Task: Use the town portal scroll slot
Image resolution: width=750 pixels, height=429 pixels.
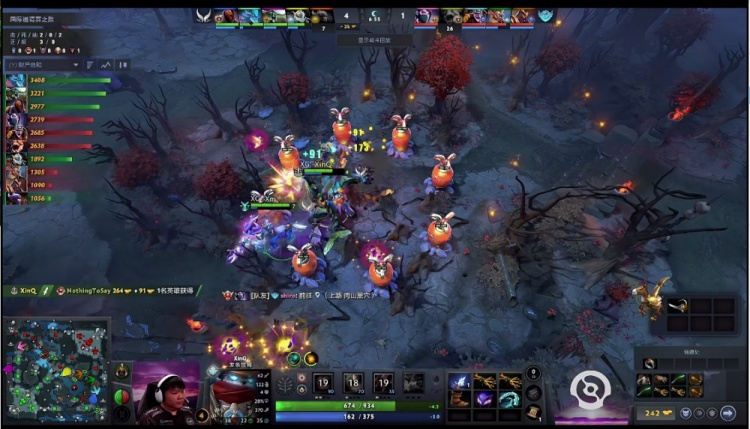Action: coord(533,410)
